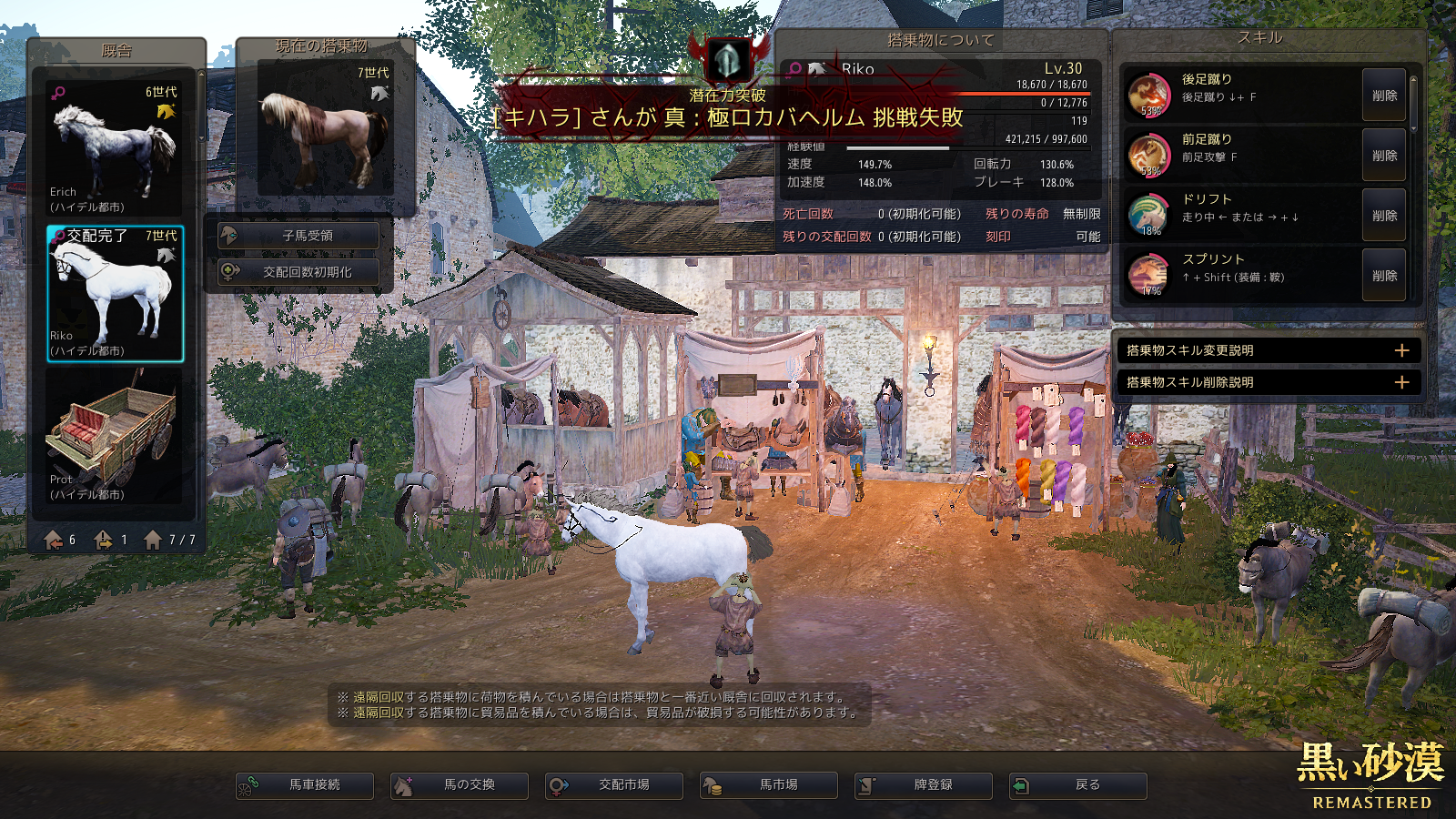1456x819 pixels.
Task: Click the 子馬受領 button
Action: pos(299,236)
